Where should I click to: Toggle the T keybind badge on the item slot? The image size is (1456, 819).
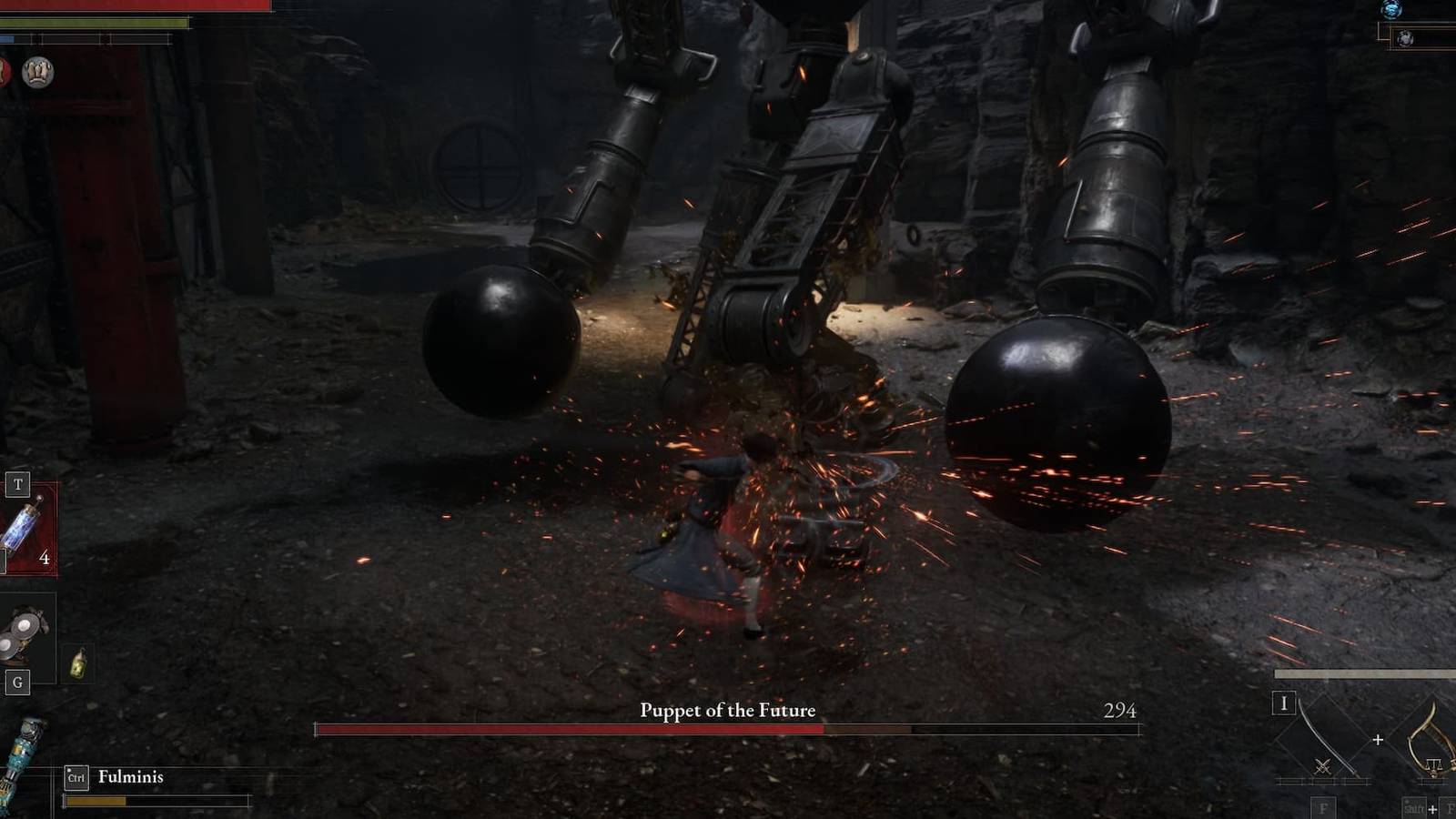(x=18, y=483)
